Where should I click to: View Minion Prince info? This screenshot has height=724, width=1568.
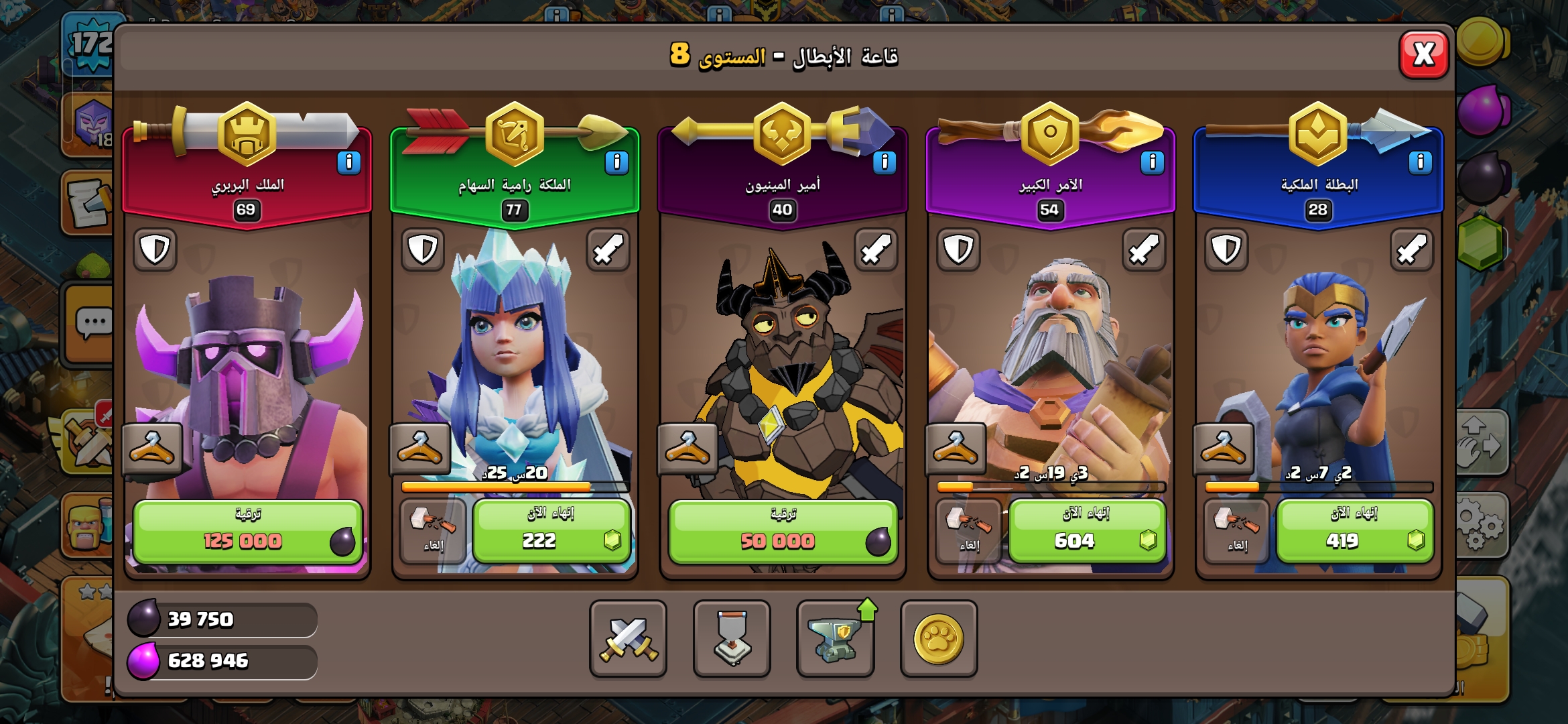click(885, 163)
